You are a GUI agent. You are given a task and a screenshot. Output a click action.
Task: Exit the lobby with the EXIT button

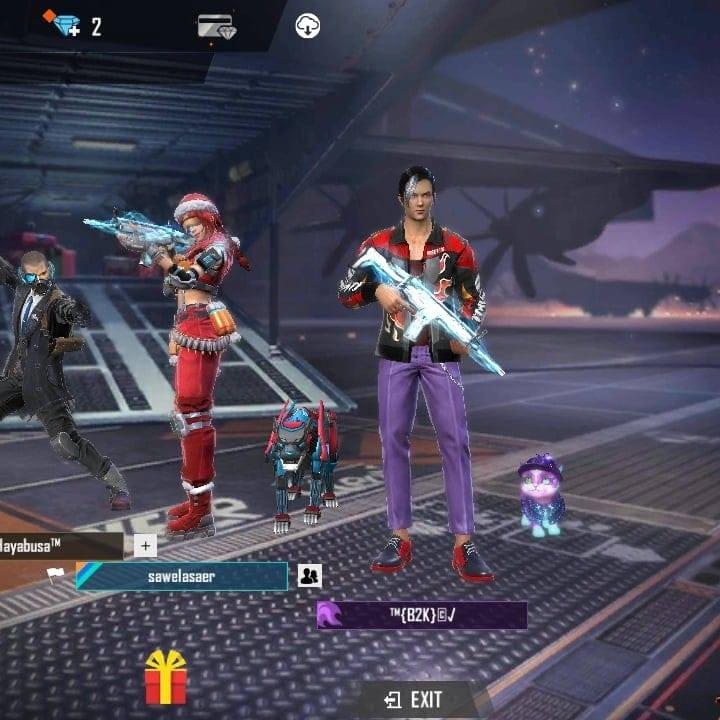point(414,699)
